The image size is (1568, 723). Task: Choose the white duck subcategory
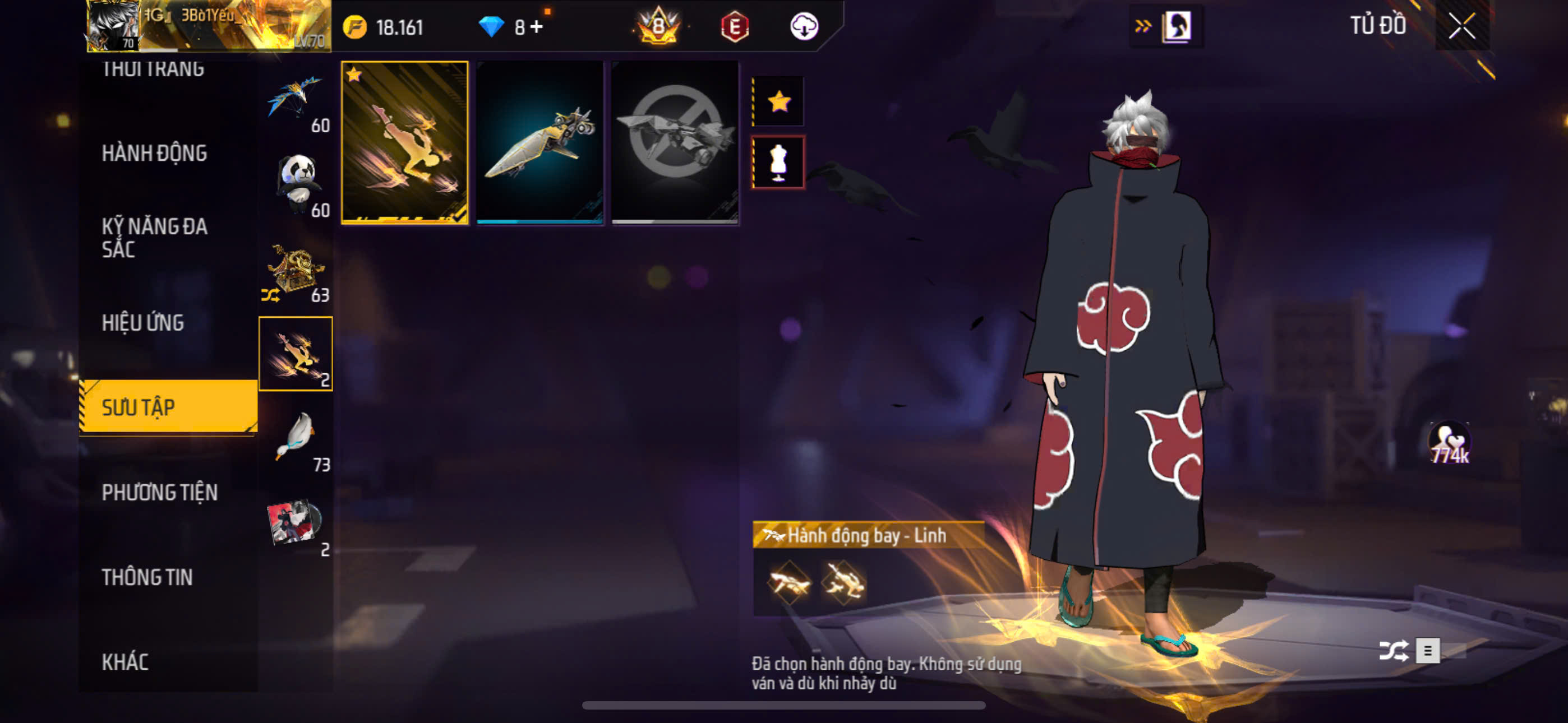coord(297,439)
